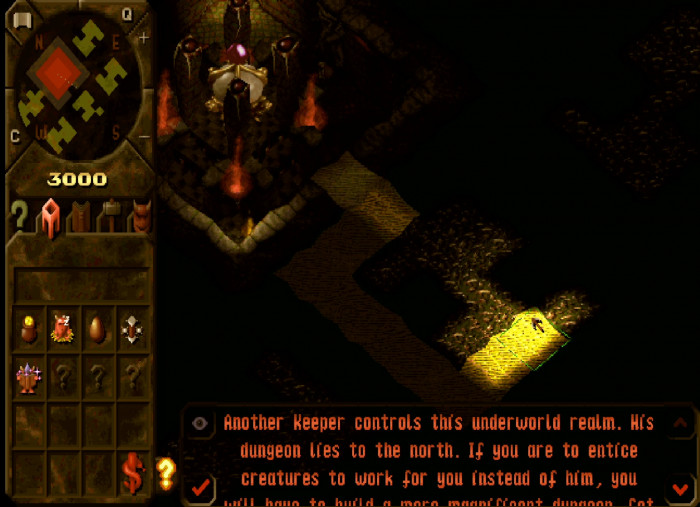Click the C button beside the minimap
The height and width of the screenshot is (507, 700).
pos(15,136)
